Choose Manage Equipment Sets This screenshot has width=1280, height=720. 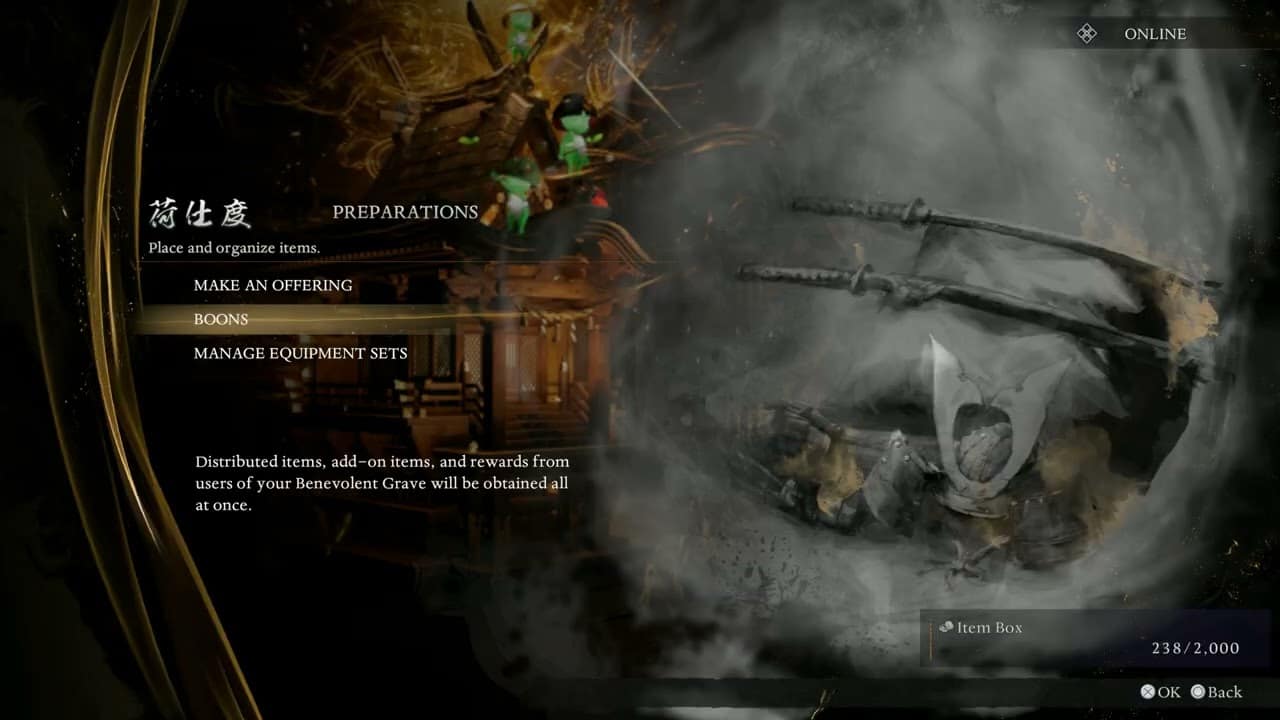coord(300,353)
